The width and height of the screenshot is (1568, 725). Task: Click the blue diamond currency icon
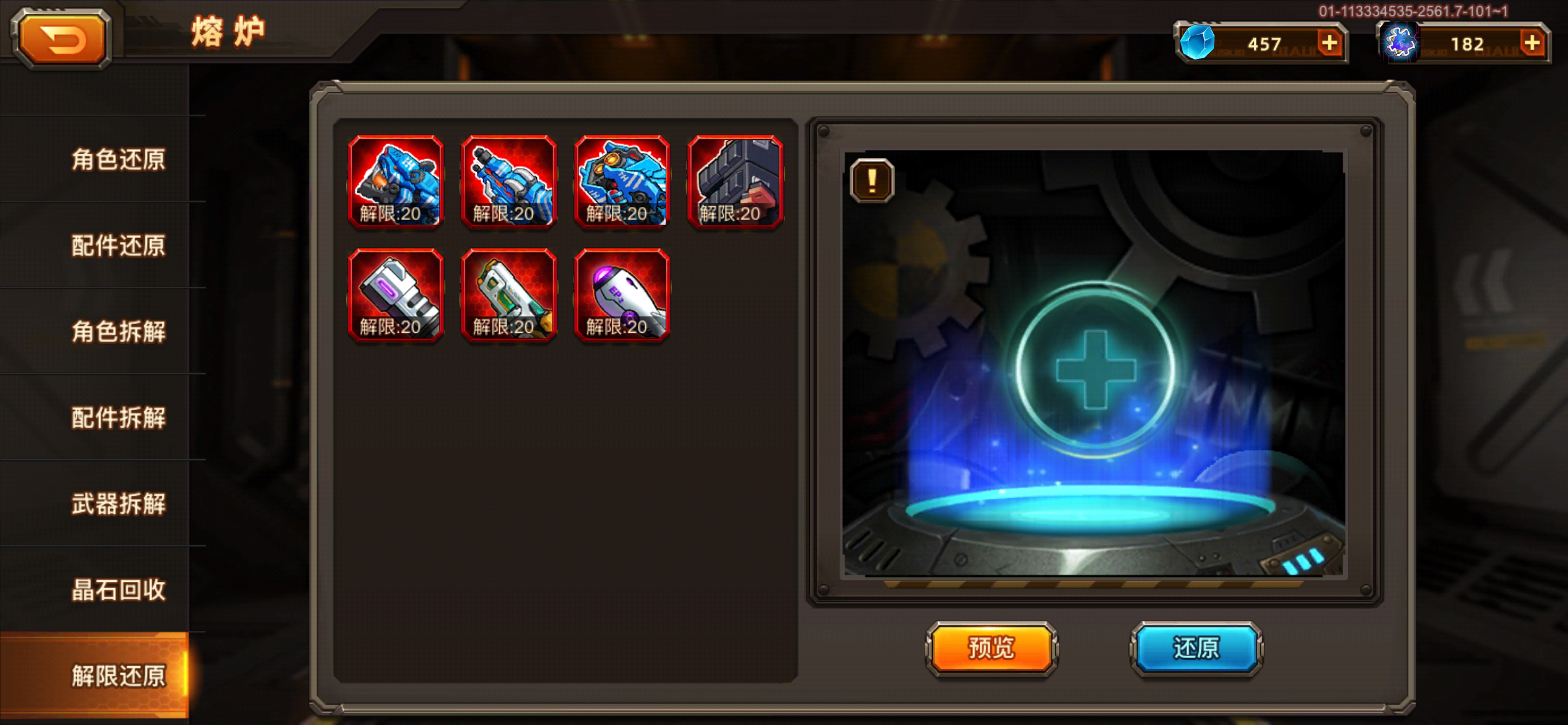[x=1198, y=43]
